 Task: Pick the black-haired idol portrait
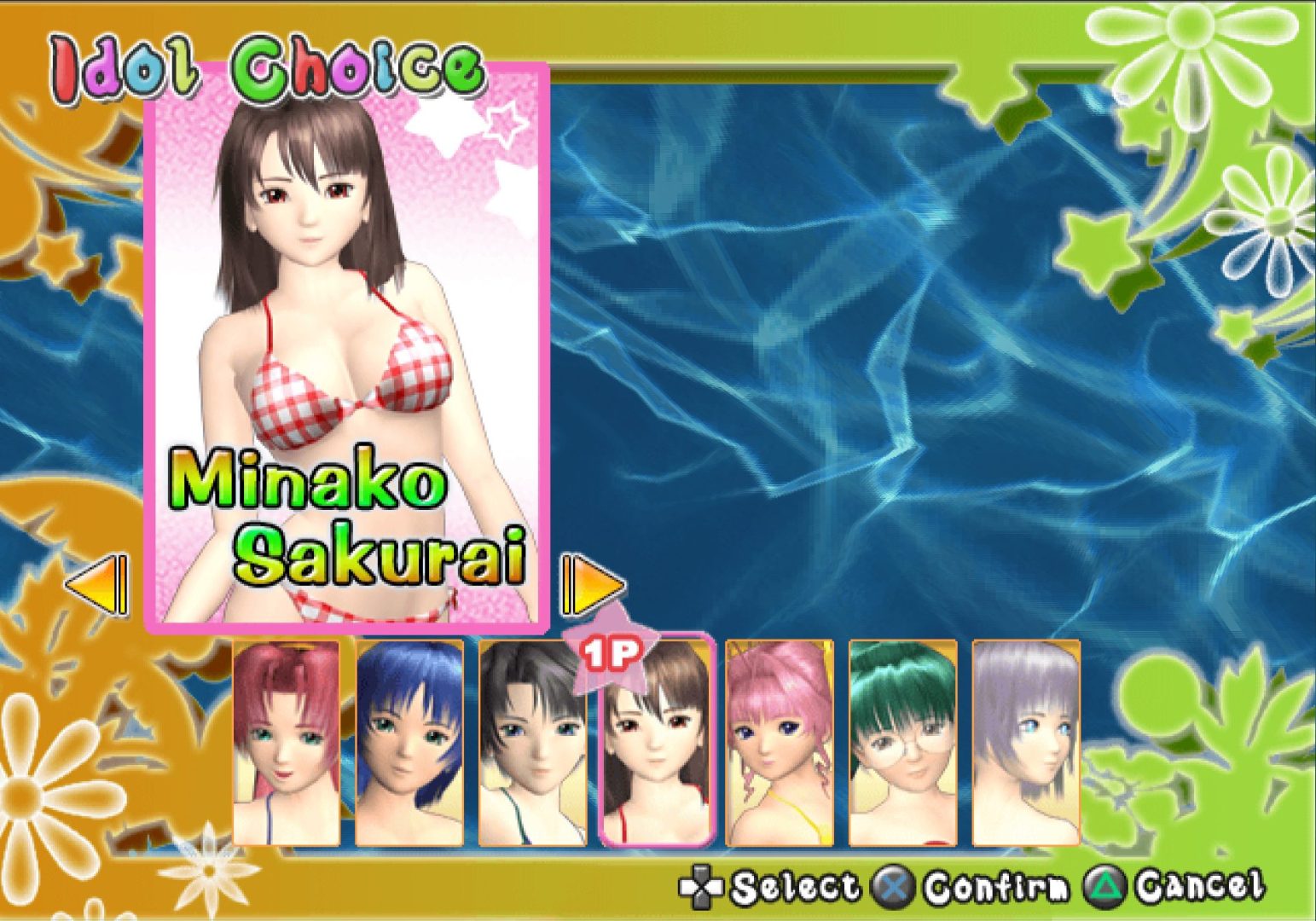point(533,743)
